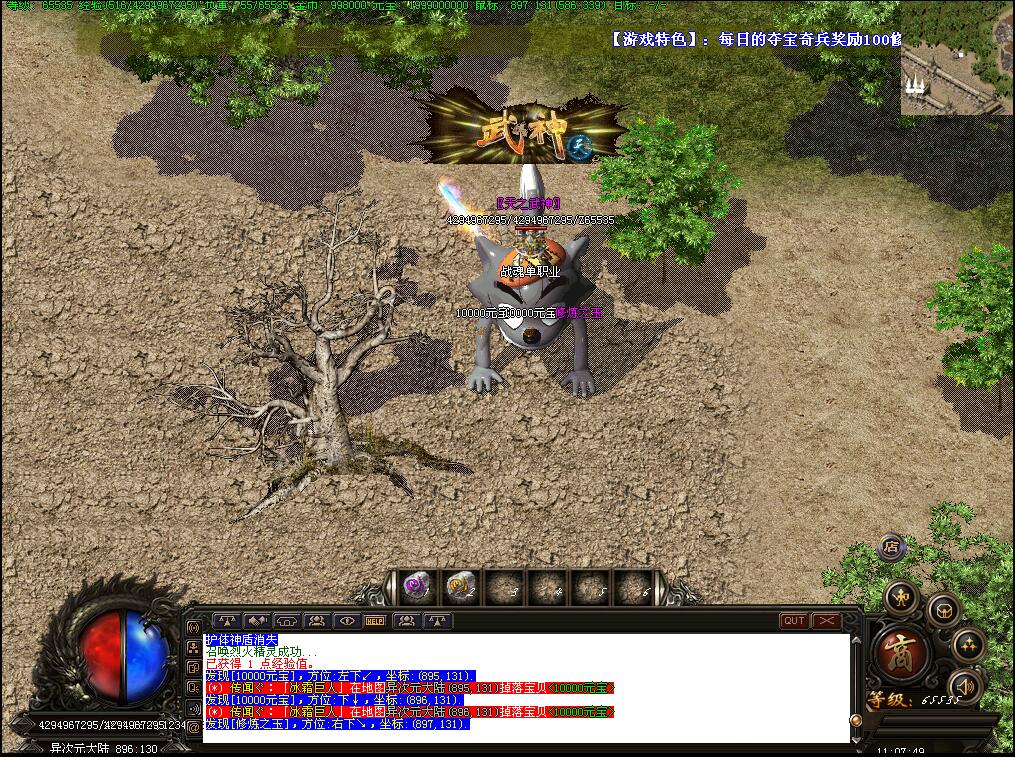This screenshot has height=757, width=1015.
Task: Click the QUT button on the chat bar
Action: point(794,621)
